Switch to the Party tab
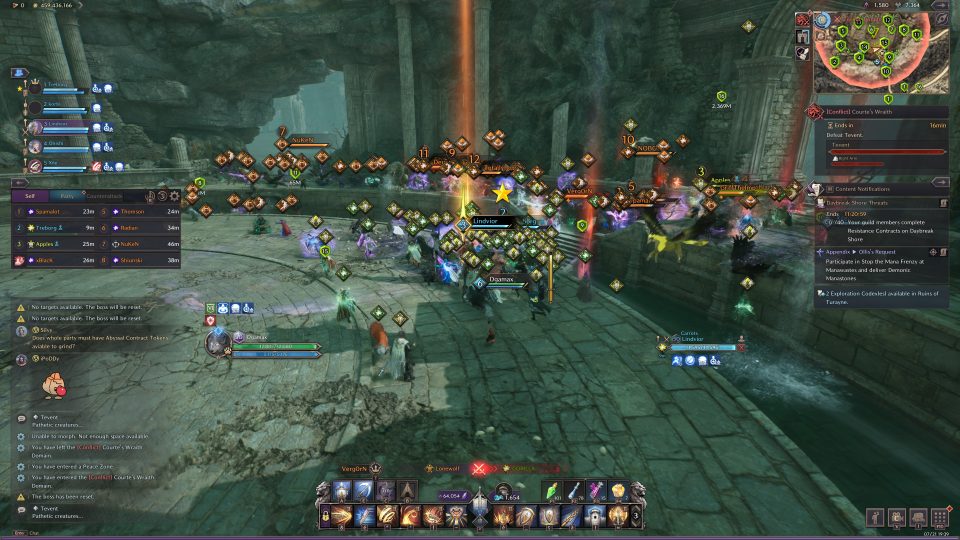The width and height of the screenshot is (960, 540). 67,196
